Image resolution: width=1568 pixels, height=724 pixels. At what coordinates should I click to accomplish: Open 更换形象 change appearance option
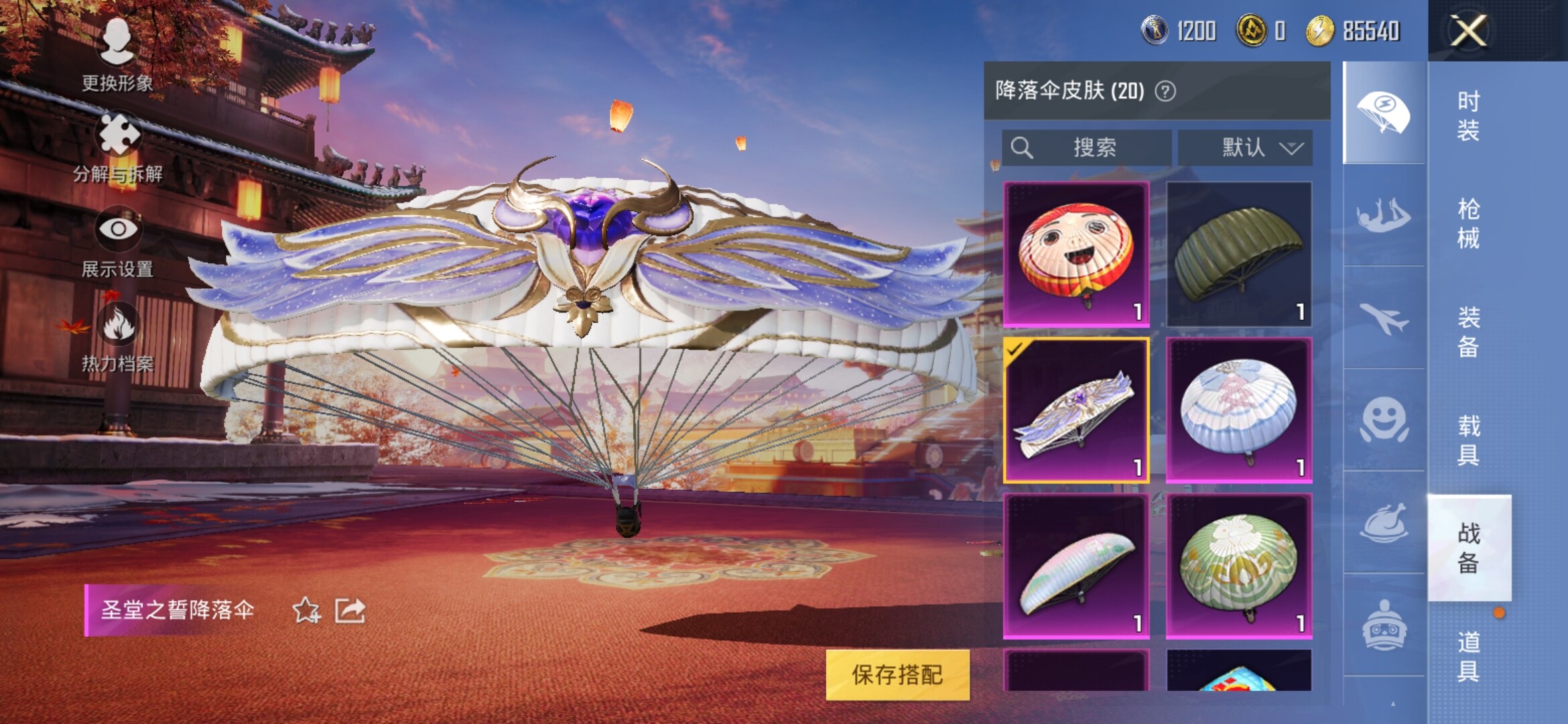point(118,52)
